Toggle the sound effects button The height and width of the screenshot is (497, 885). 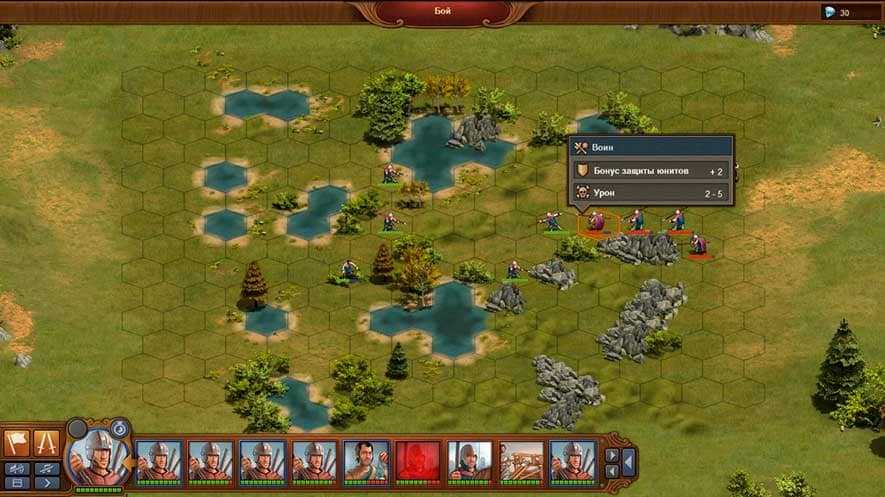coord(17,468)
